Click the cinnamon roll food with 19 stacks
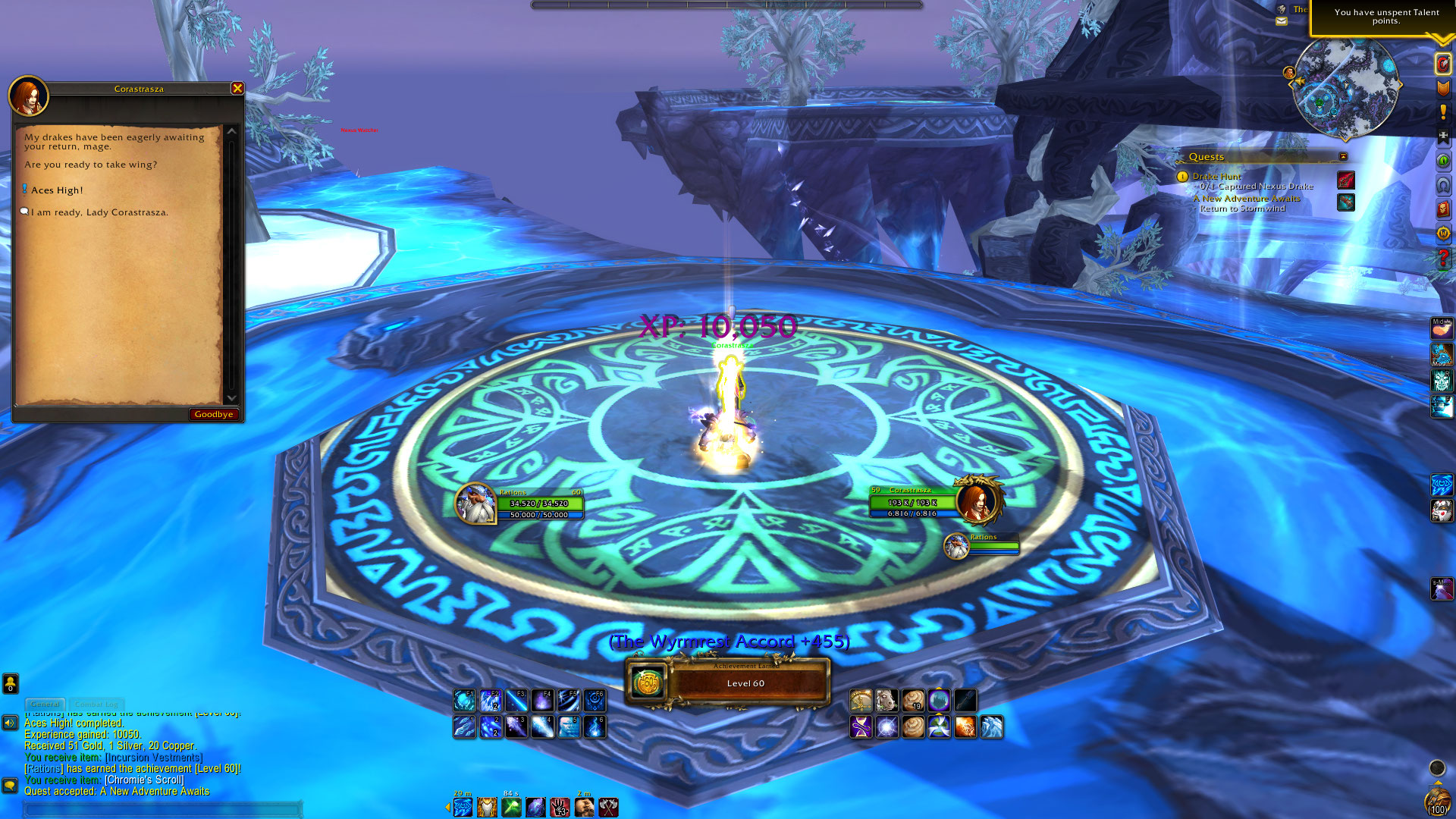The image size is (1456, 819). tap(913, 700)
